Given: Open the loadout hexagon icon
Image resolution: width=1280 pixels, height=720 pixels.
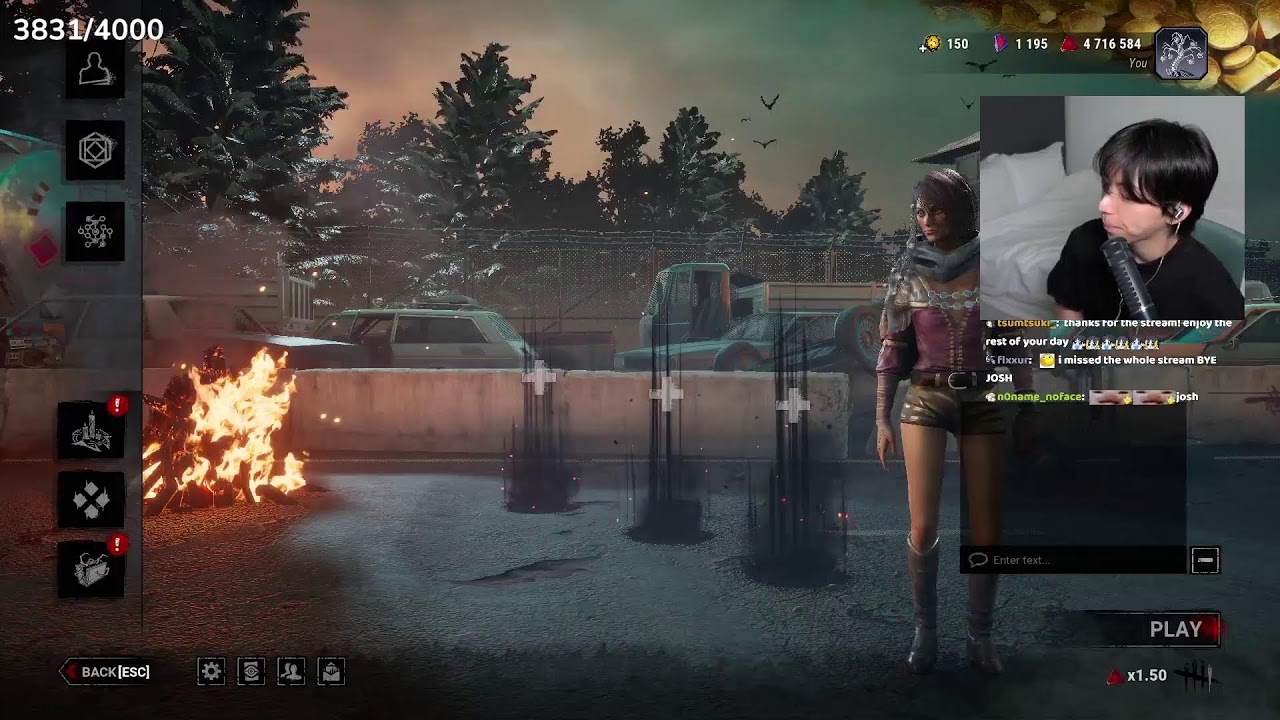Looking at the screenshot, I should click(95, 151).
